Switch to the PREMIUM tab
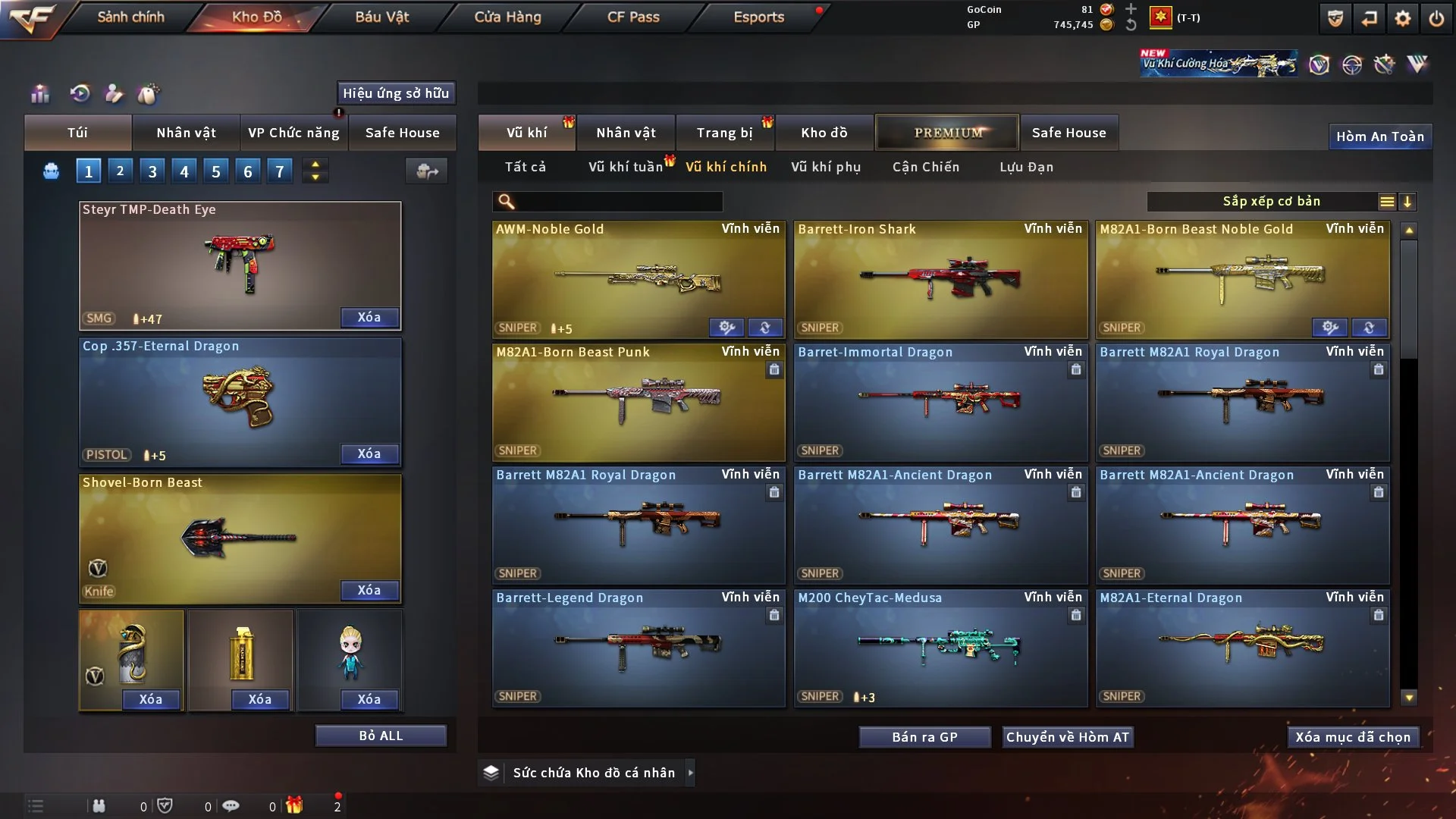Viewport: 1456px width, 819px height. coord(948,133)
